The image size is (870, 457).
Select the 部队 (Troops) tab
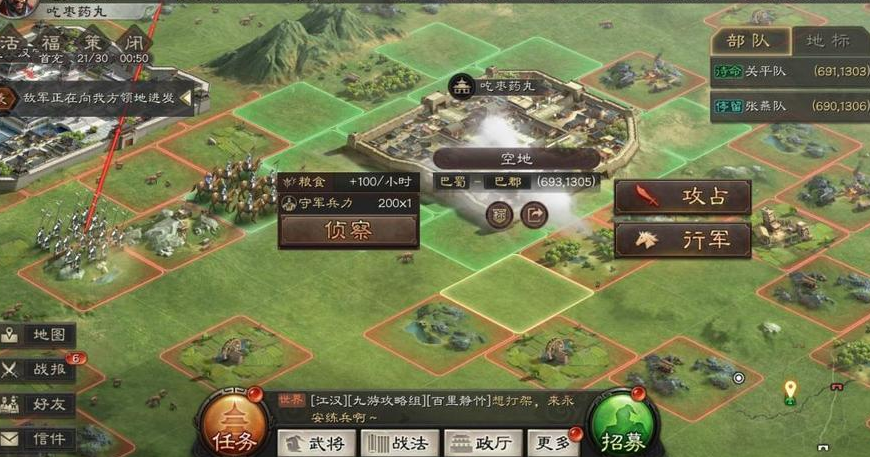[x=750, y=41]
